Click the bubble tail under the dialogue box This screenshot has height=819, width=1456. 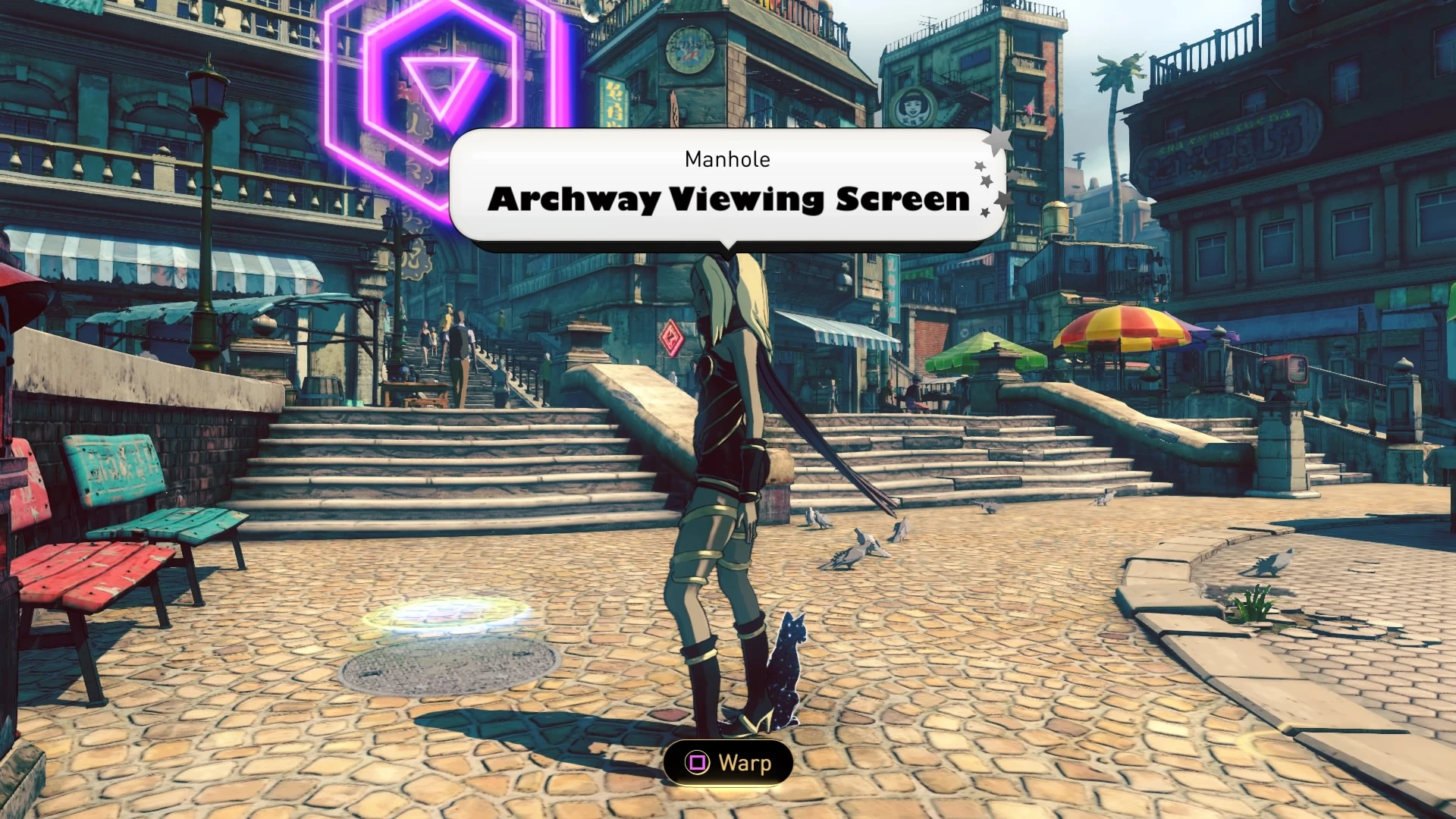click(730, 246)
